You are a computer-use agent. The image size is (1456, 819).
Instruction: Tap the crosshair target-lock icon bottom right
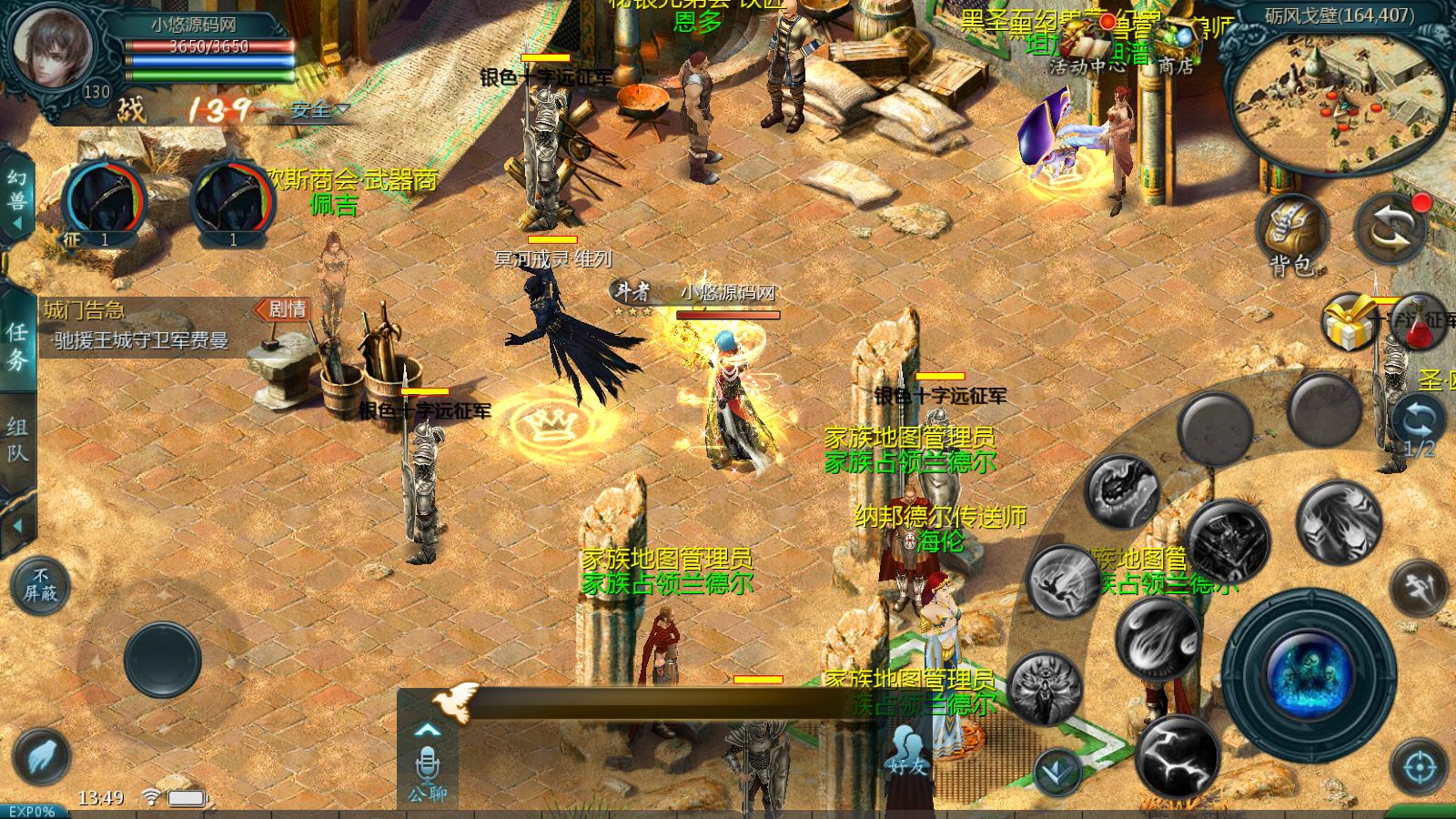click(x=1419, y=767)
